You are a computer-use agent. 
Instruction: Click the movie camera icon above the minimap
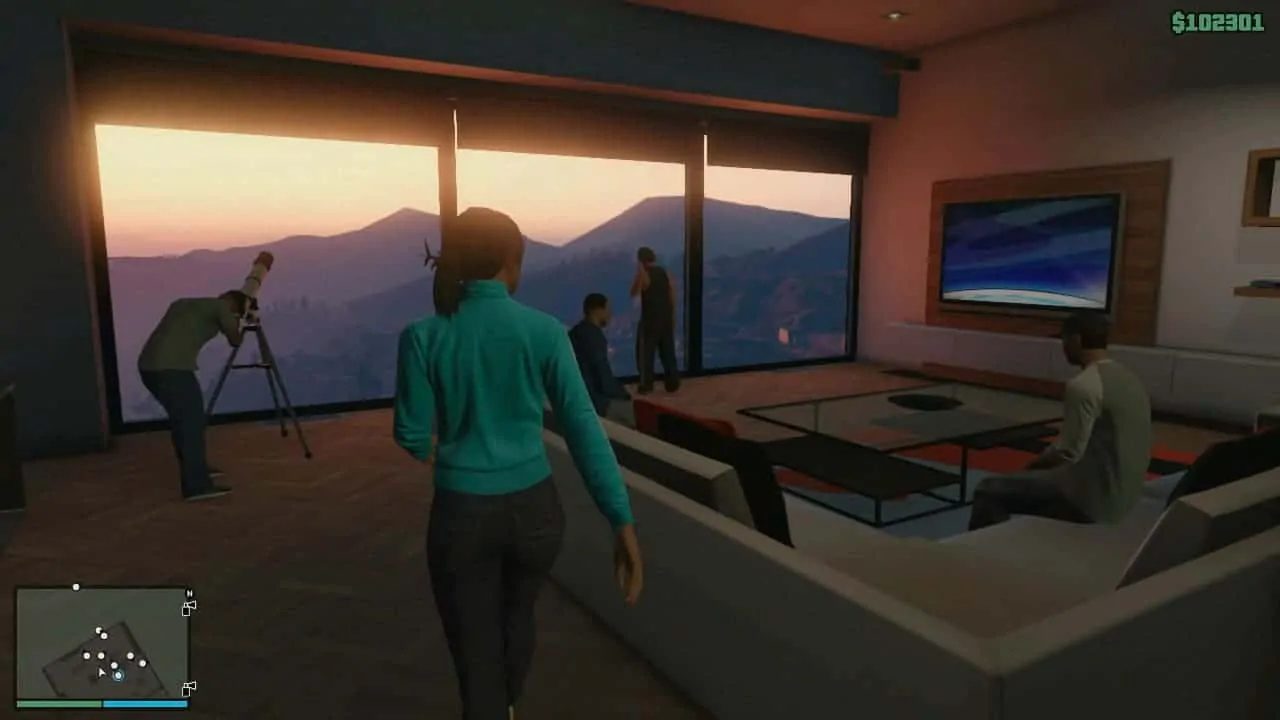[x=189, y=607]
